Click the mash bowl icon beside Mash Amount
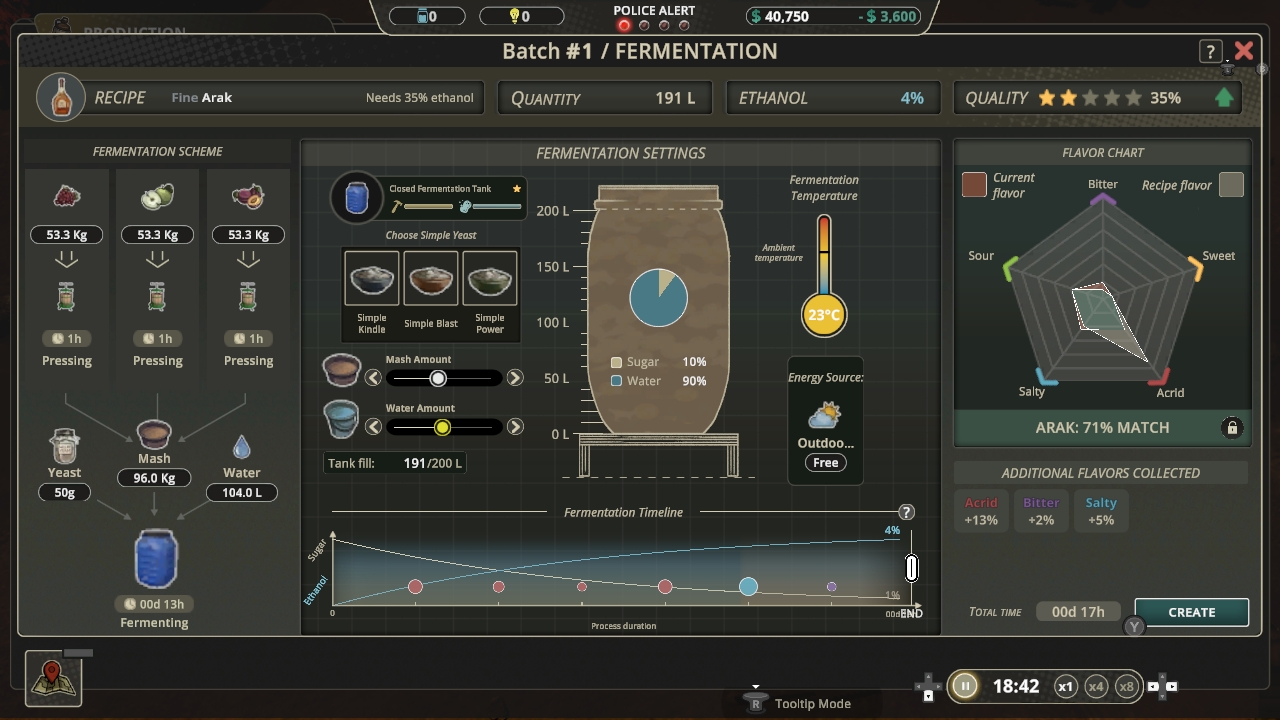This screenshot has height=720, width=1280. [x=341, y=369]
